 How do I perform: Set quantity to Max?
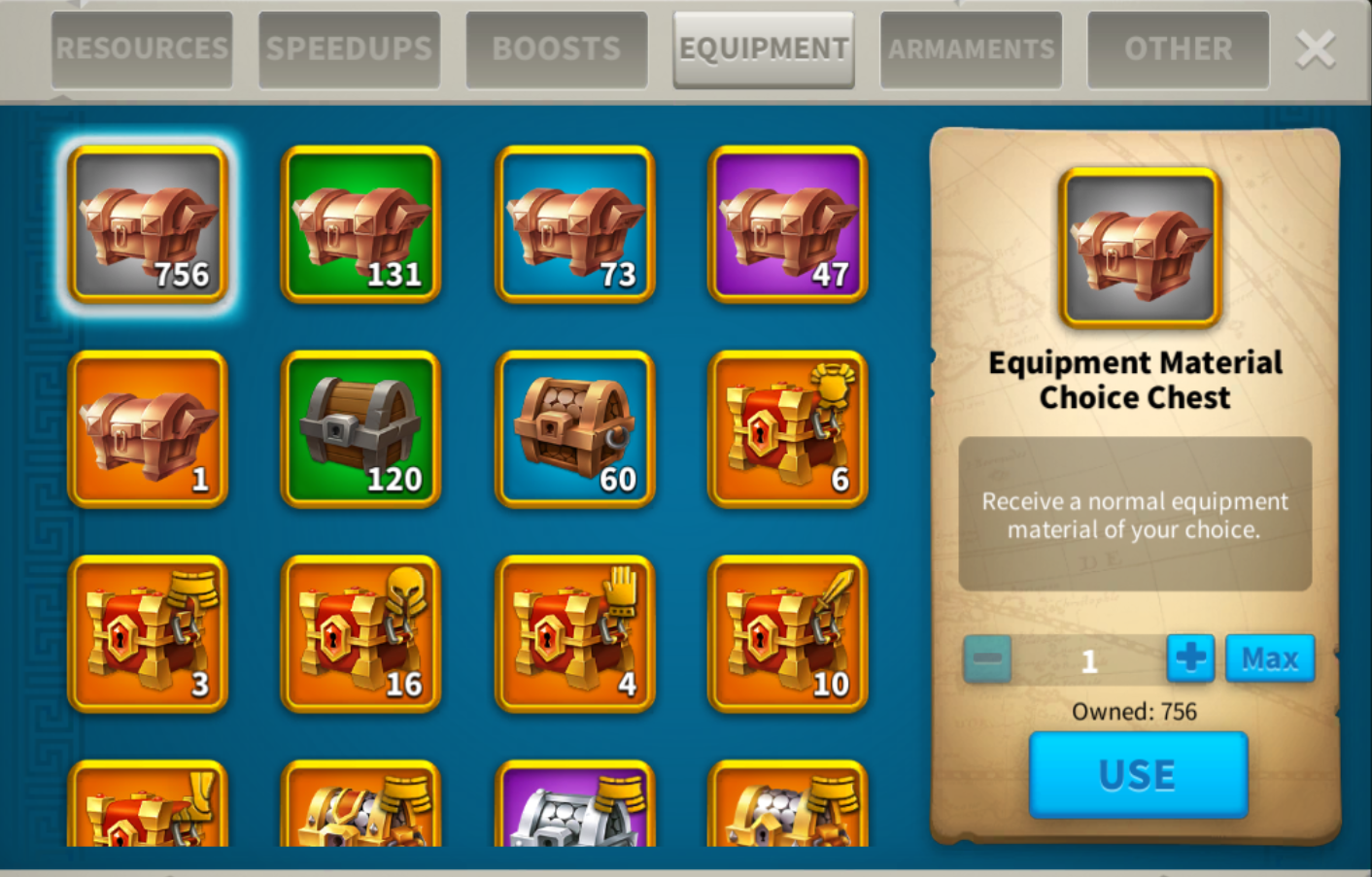(1269, 659)
